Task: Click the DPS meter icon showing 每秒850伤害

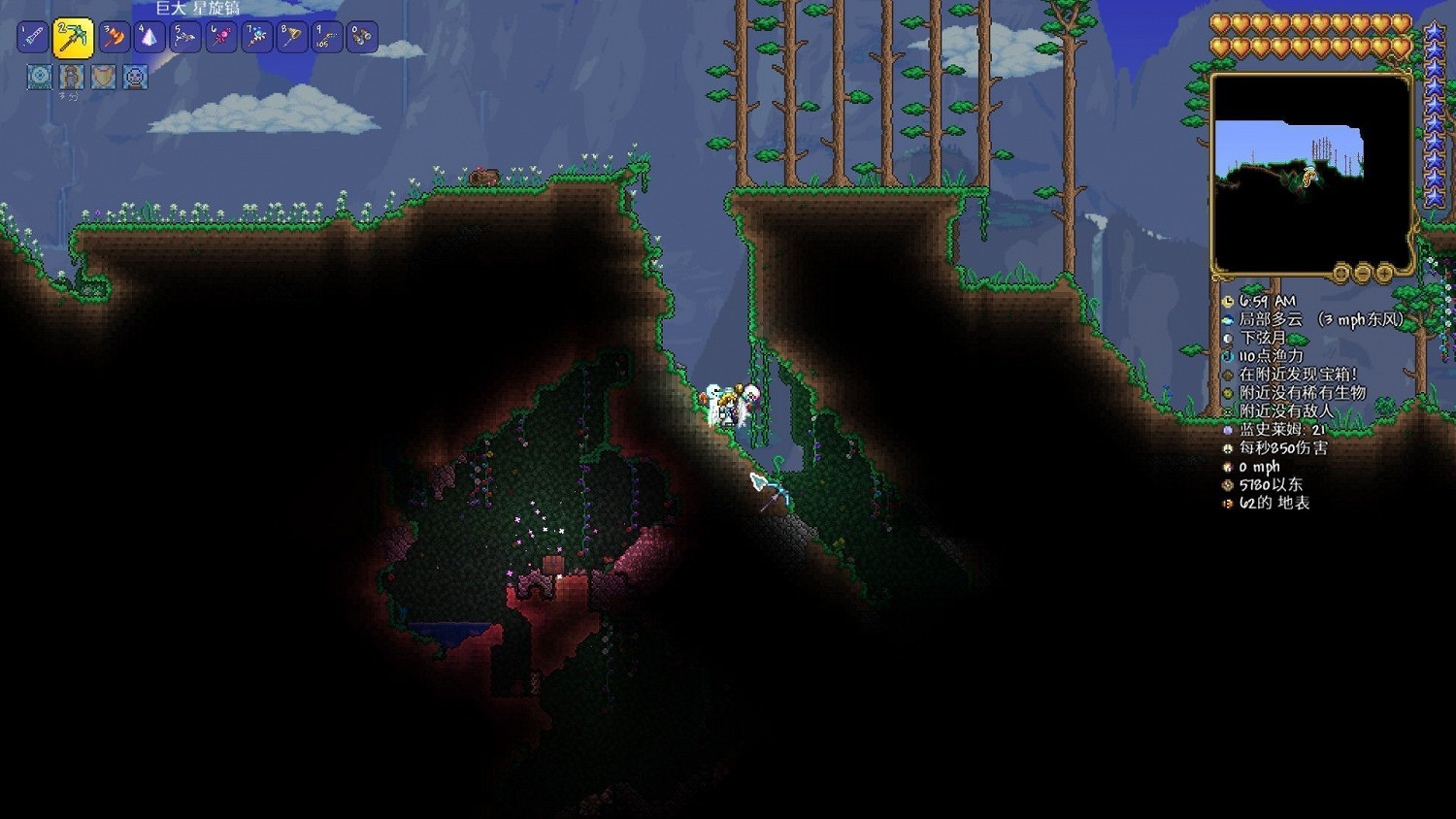Action: (x=1227, y=448)
